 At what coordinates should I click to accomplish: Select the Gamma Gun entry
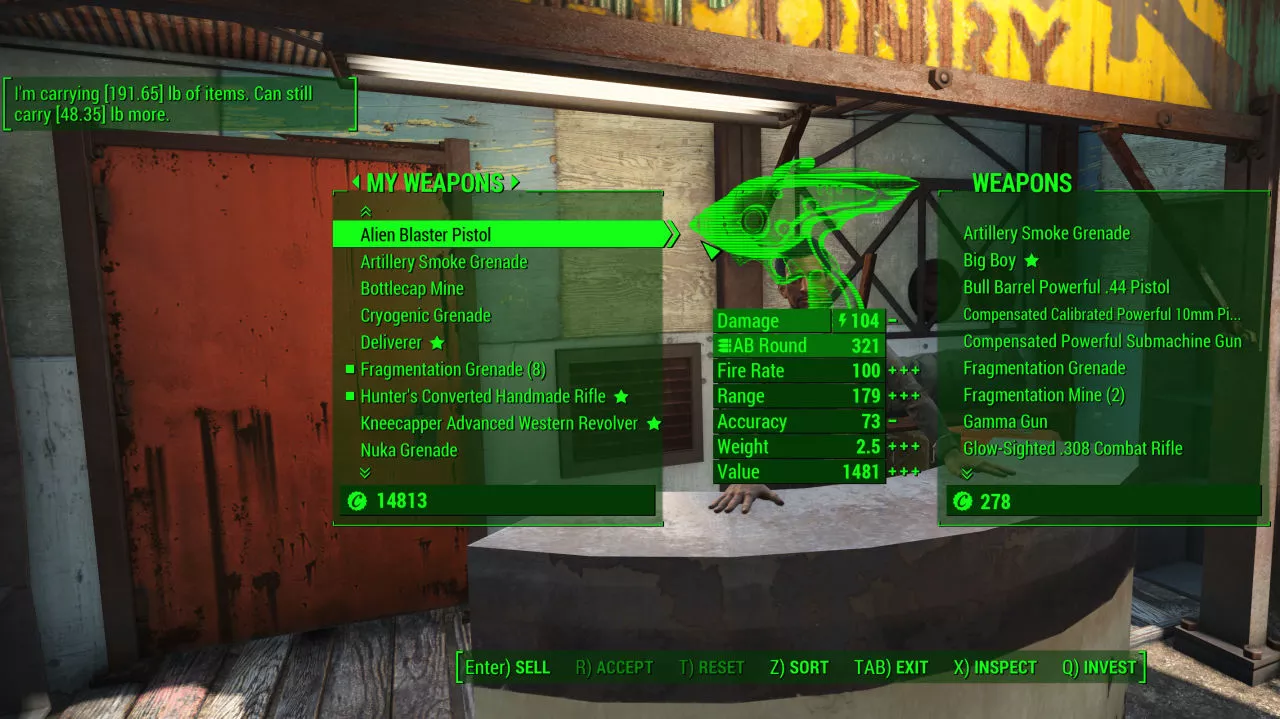pyautogui.click(x=1005, y=422)
